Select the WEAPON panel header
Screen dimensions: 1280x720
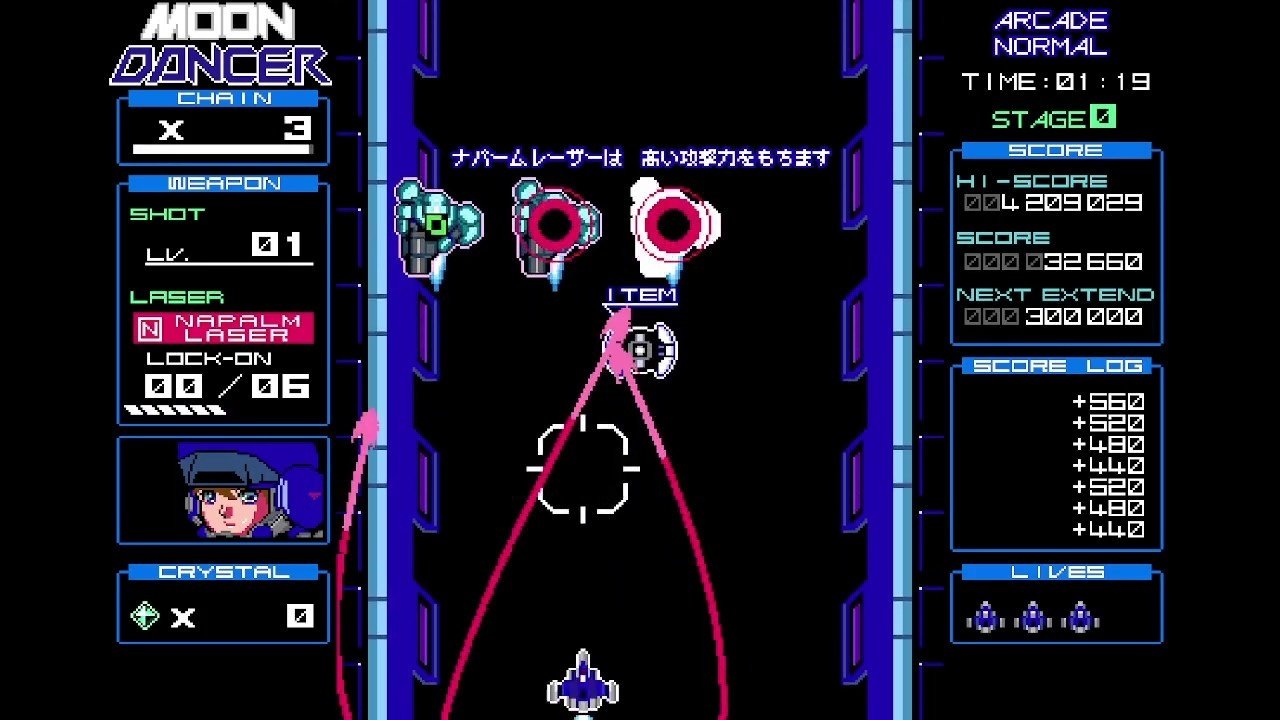coord(222,183)
